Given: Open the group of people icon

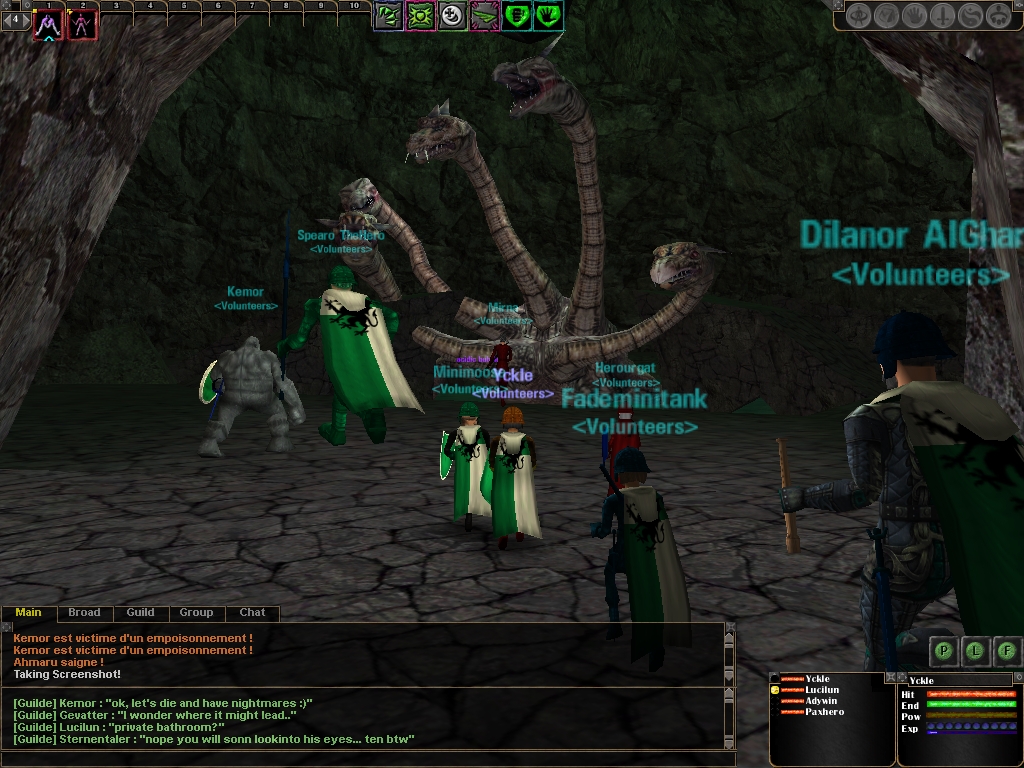Looking at the screenshot, I should pos(998,16).
